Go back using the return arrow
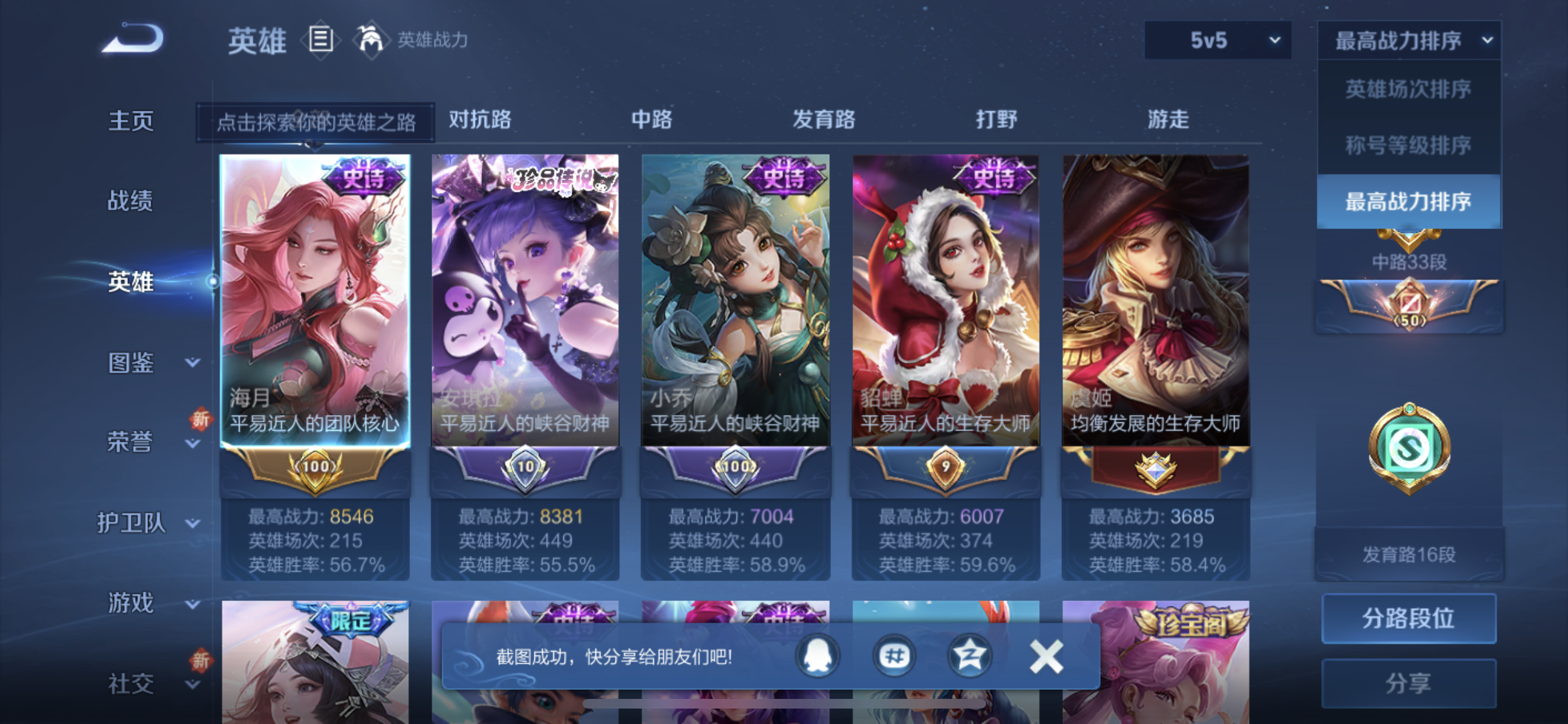 (x=133, y=39)
